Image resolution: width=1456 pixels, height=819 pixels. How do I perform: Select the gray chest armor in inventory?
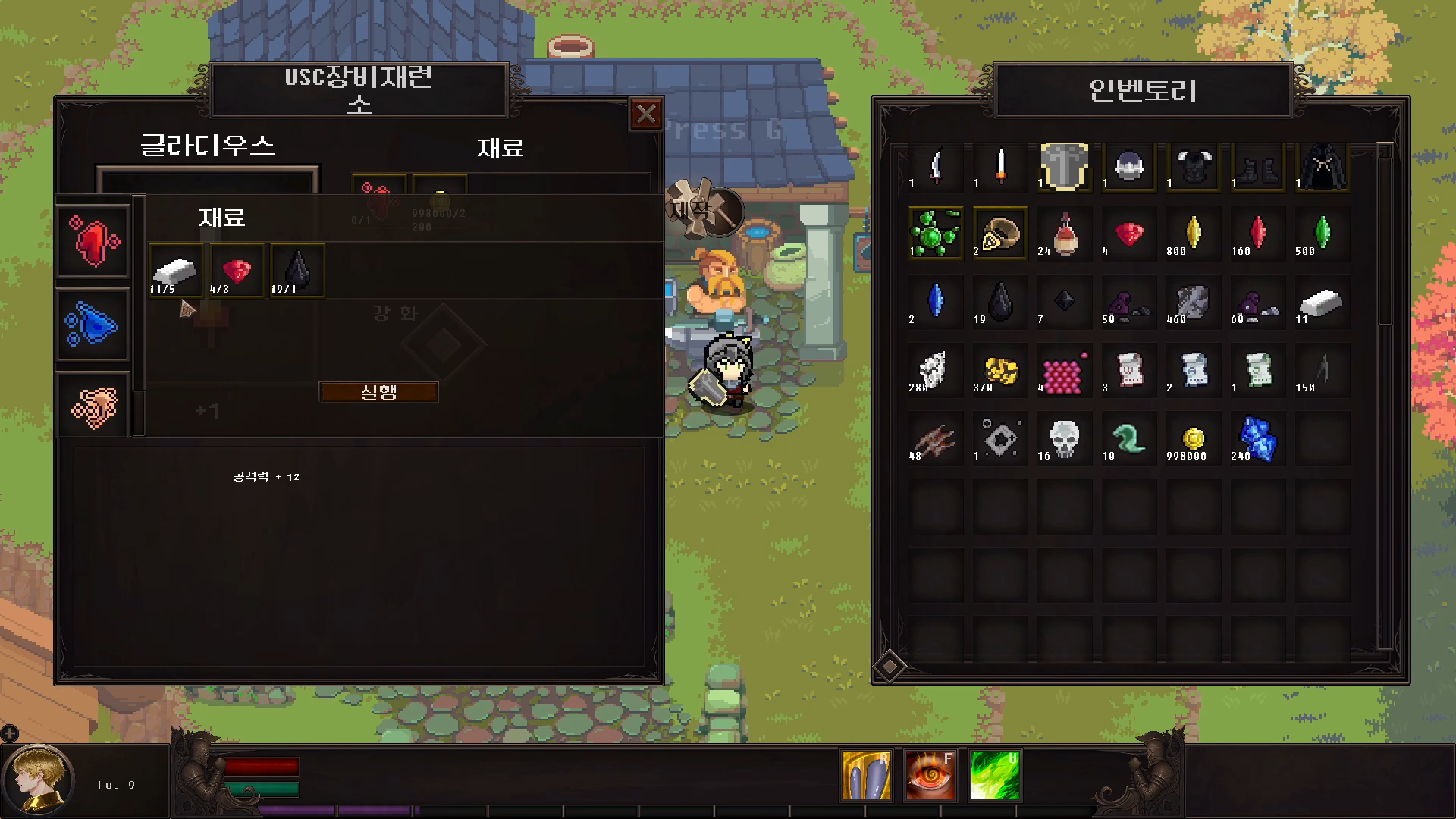pyautogui.click(x=1064, y=166)
